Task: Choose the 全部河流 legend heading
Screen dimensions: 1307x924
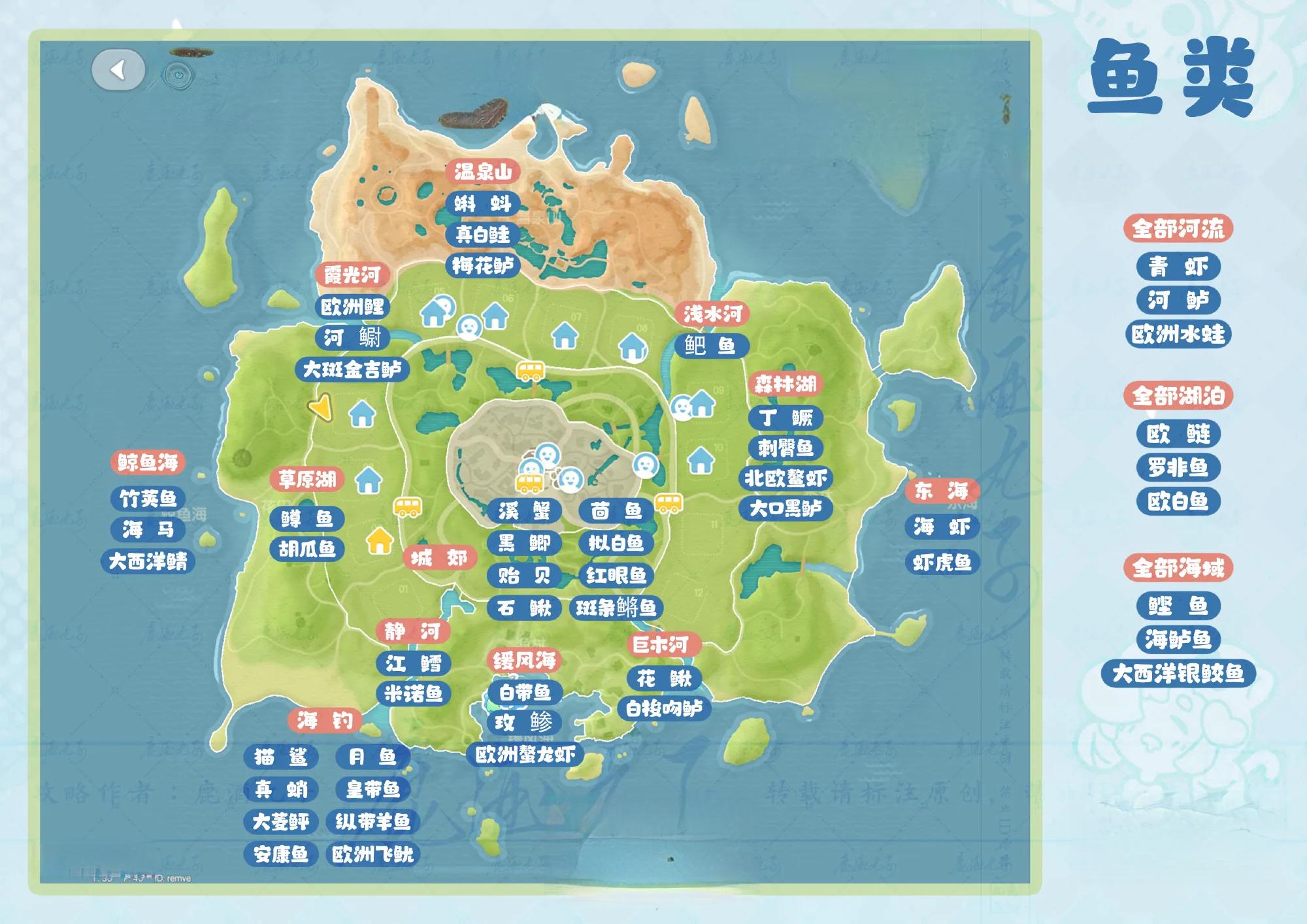Action: click(1178, 229)
